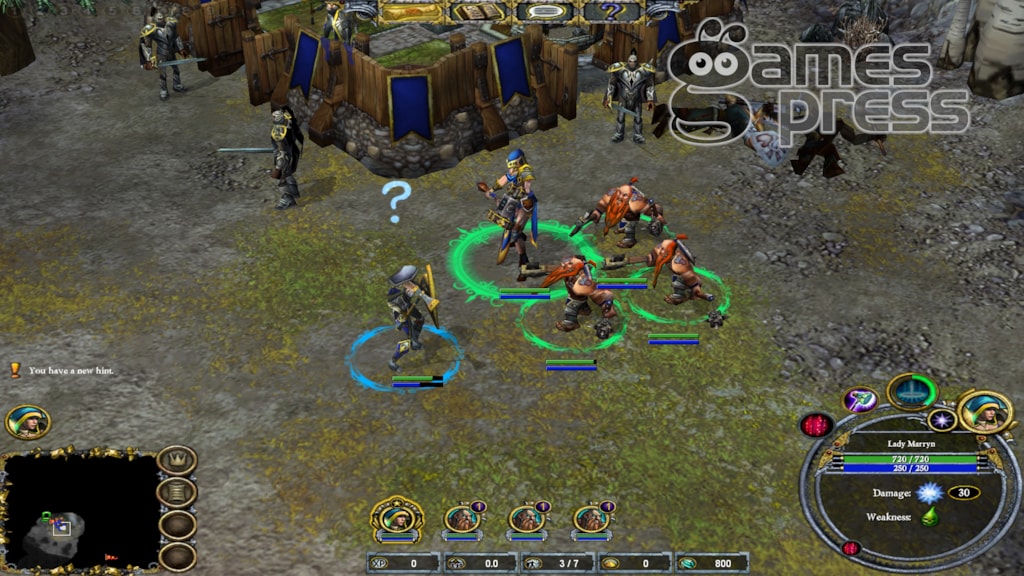The width and height of the screenshot is (1024, 576).
Task: Click the blue damage type burst icon
Action: pos(929,492)
